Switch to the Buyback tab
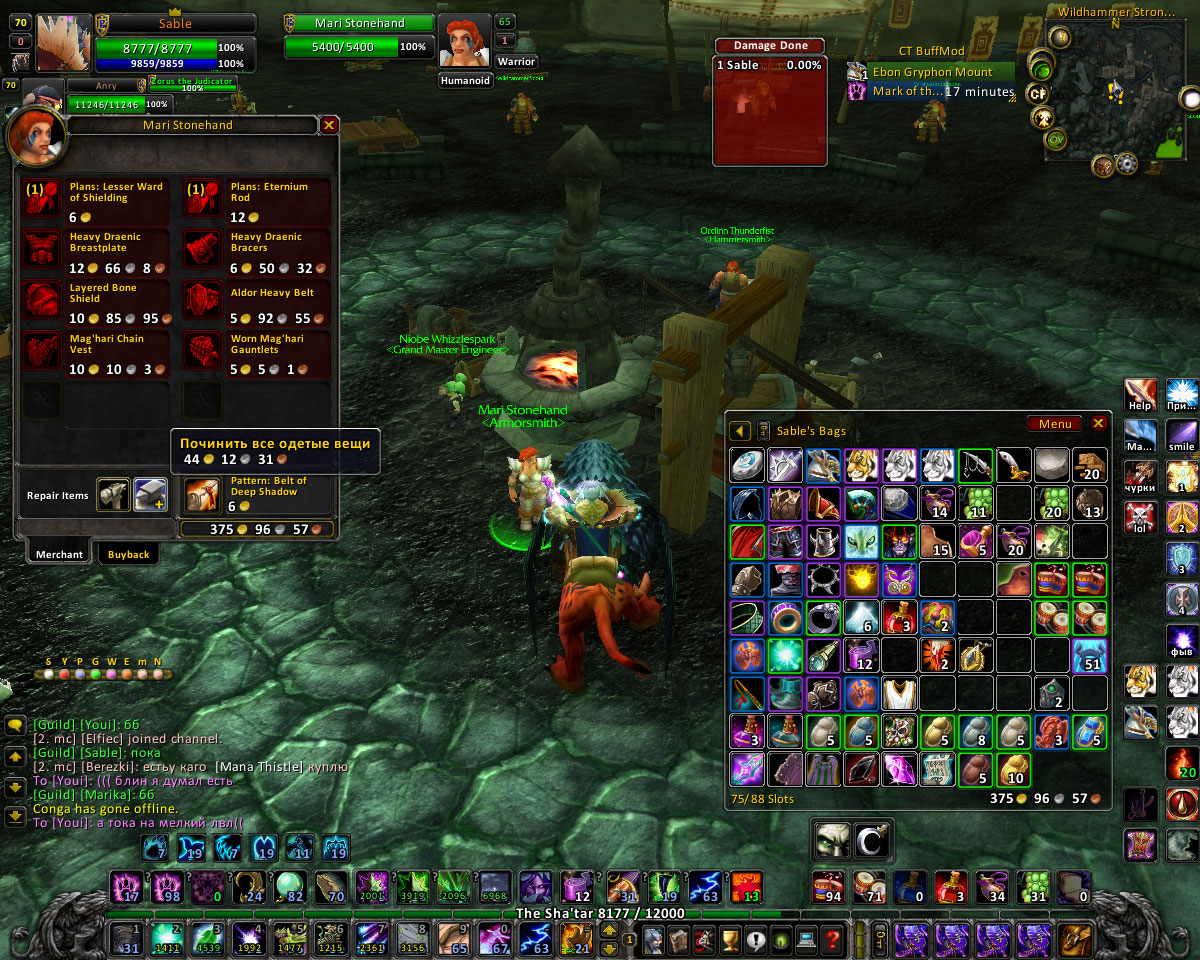Viewport: 1200px width, 960px height. click(x=128, y=554)
